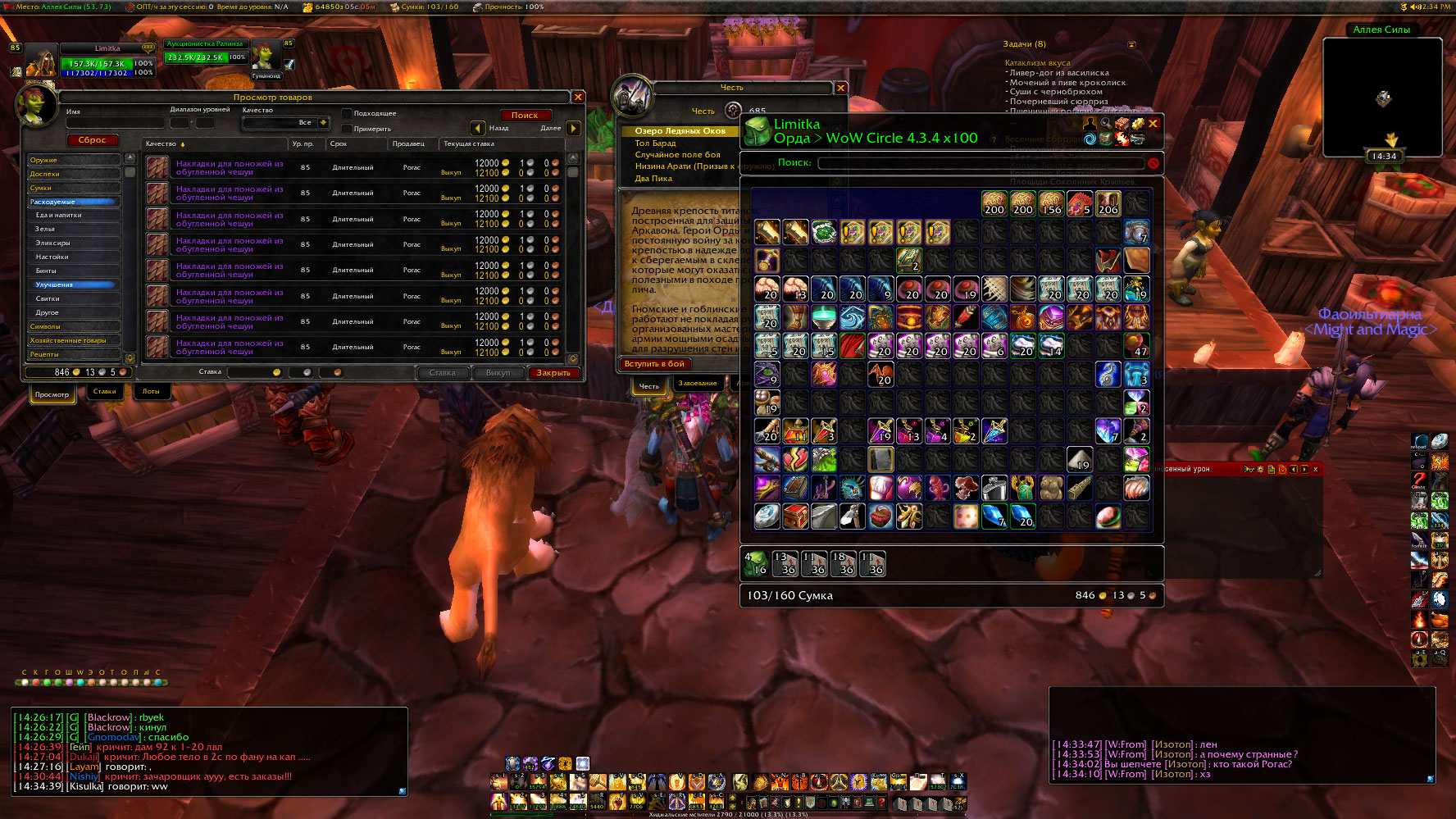1456x819 pixels.
Task: Switch to the Завоевание tab
Action: click(697, 384)
